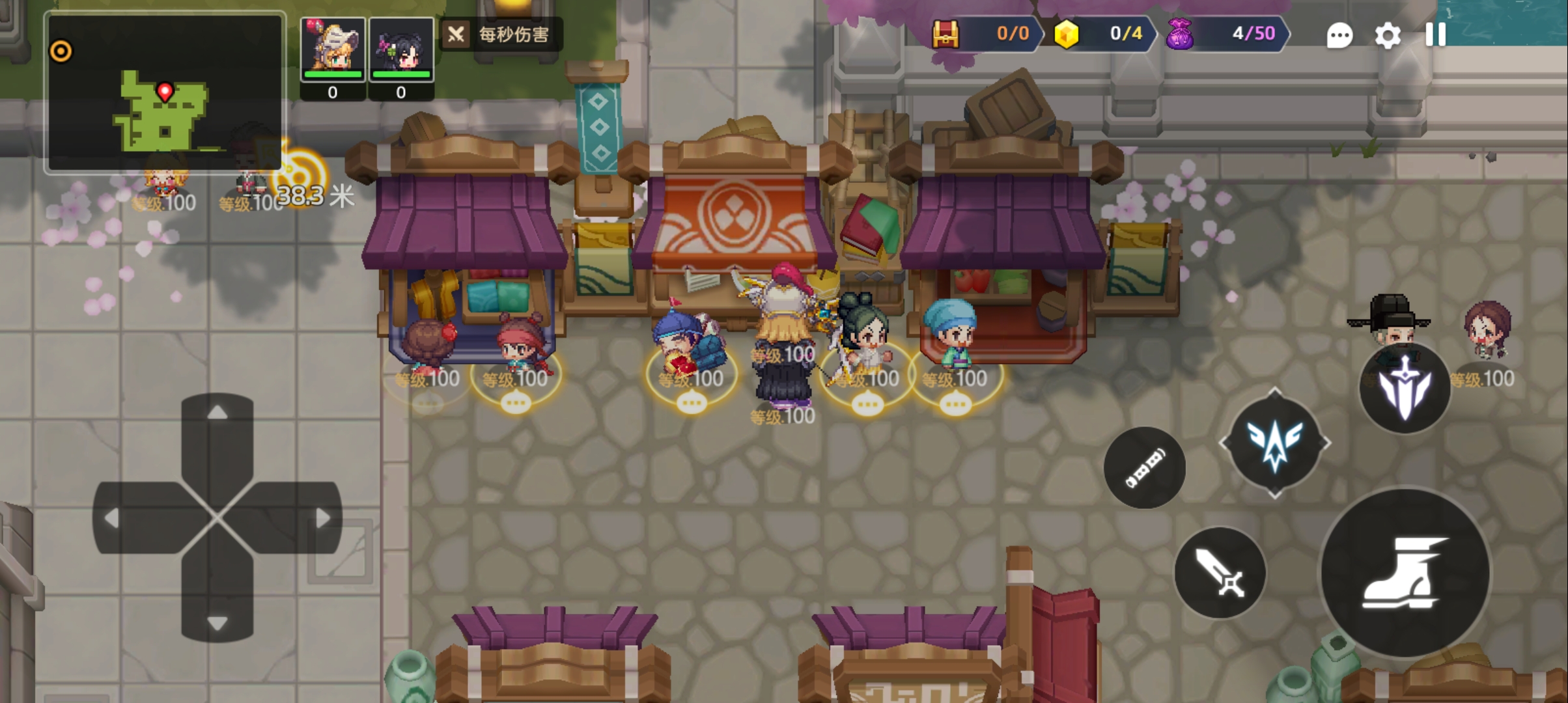Move right with the D-pad arrow
Image resolution: width=1568 pixels, height=703 pixels.
coord(322,518)
